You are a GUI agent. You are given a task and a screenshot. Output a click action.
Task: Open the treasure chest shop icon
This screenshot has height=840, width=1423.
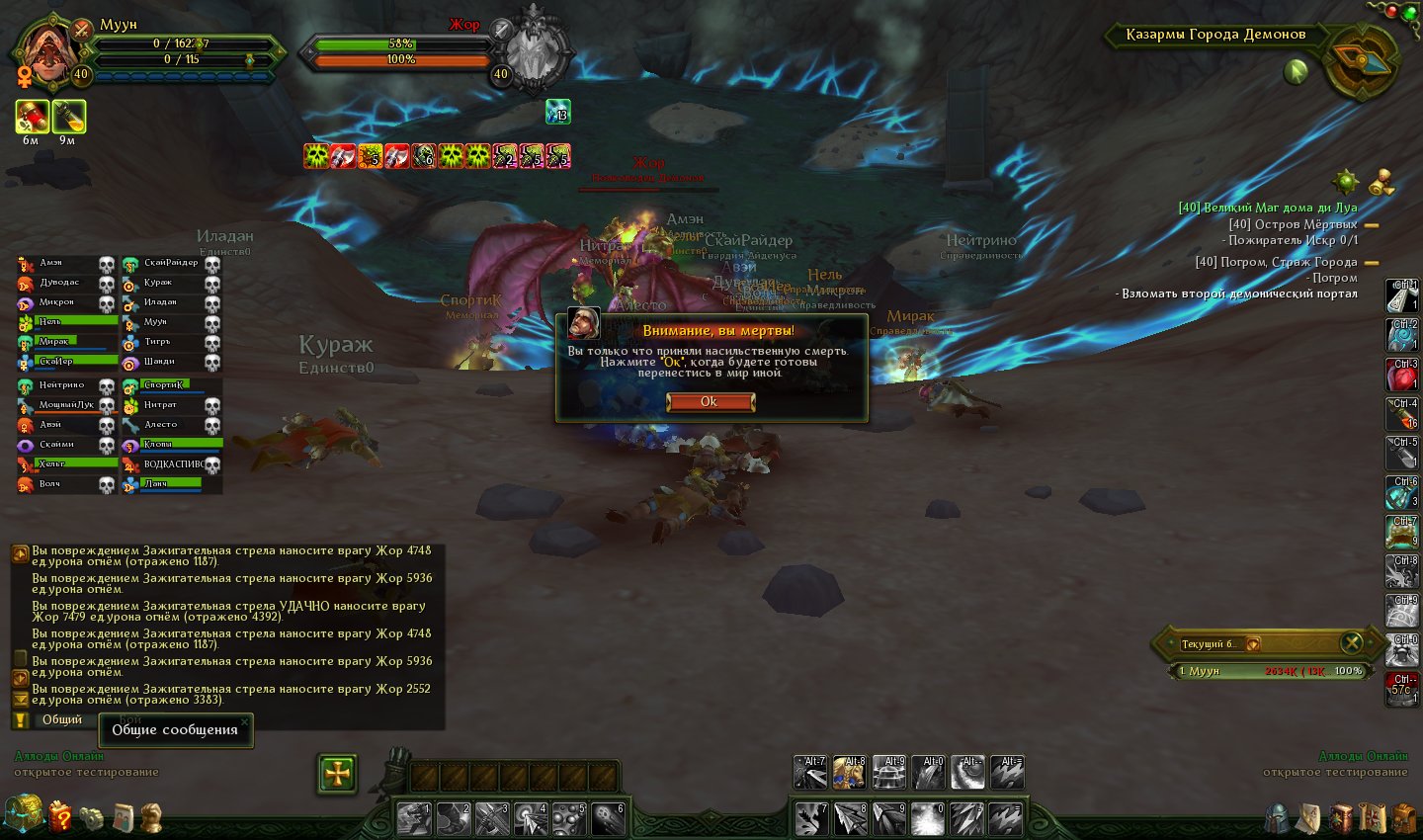[22, 815]
